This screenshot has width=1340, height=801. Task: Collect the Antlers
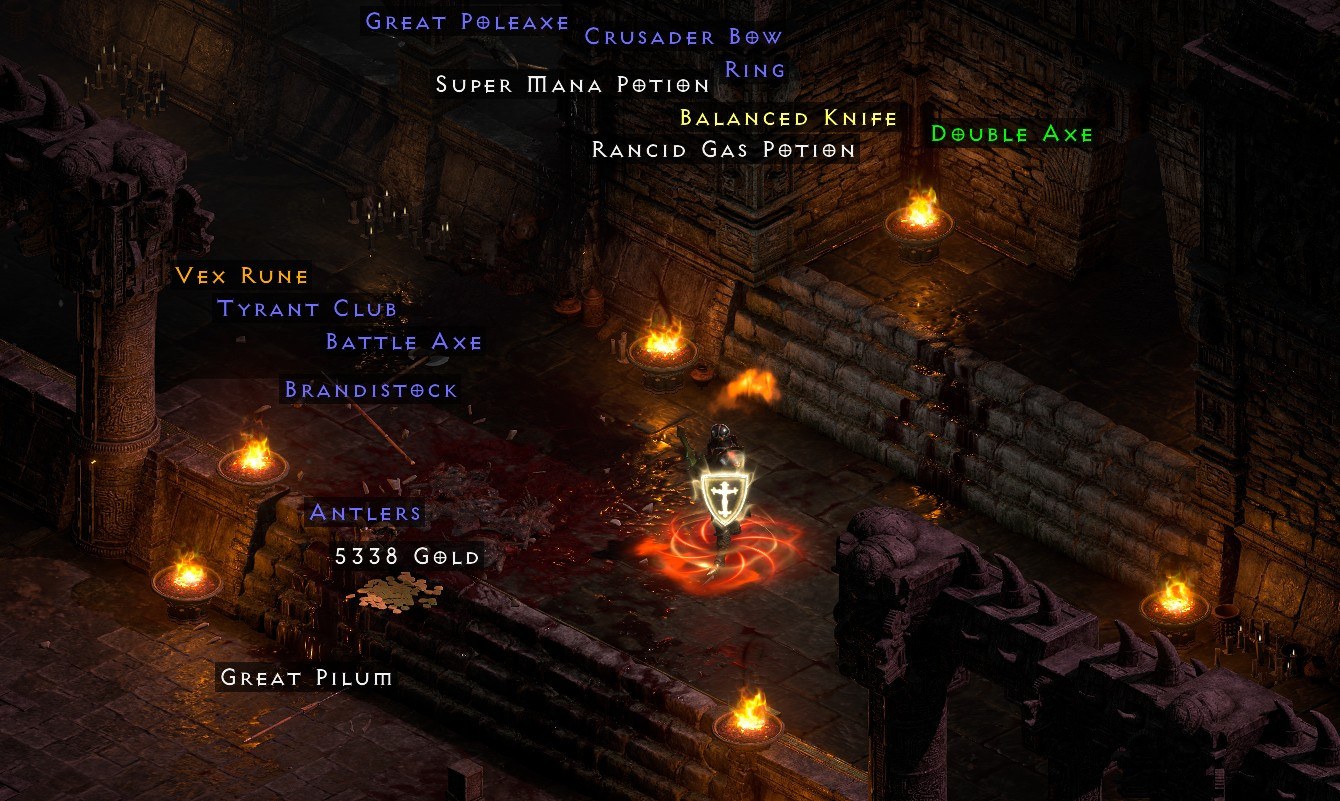coord(365,513)
